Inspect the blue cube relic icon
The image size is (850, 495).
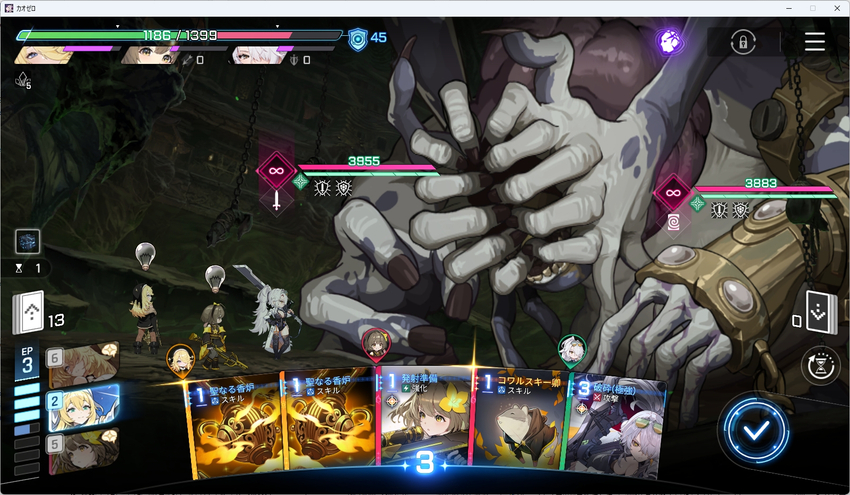[27, 241]
